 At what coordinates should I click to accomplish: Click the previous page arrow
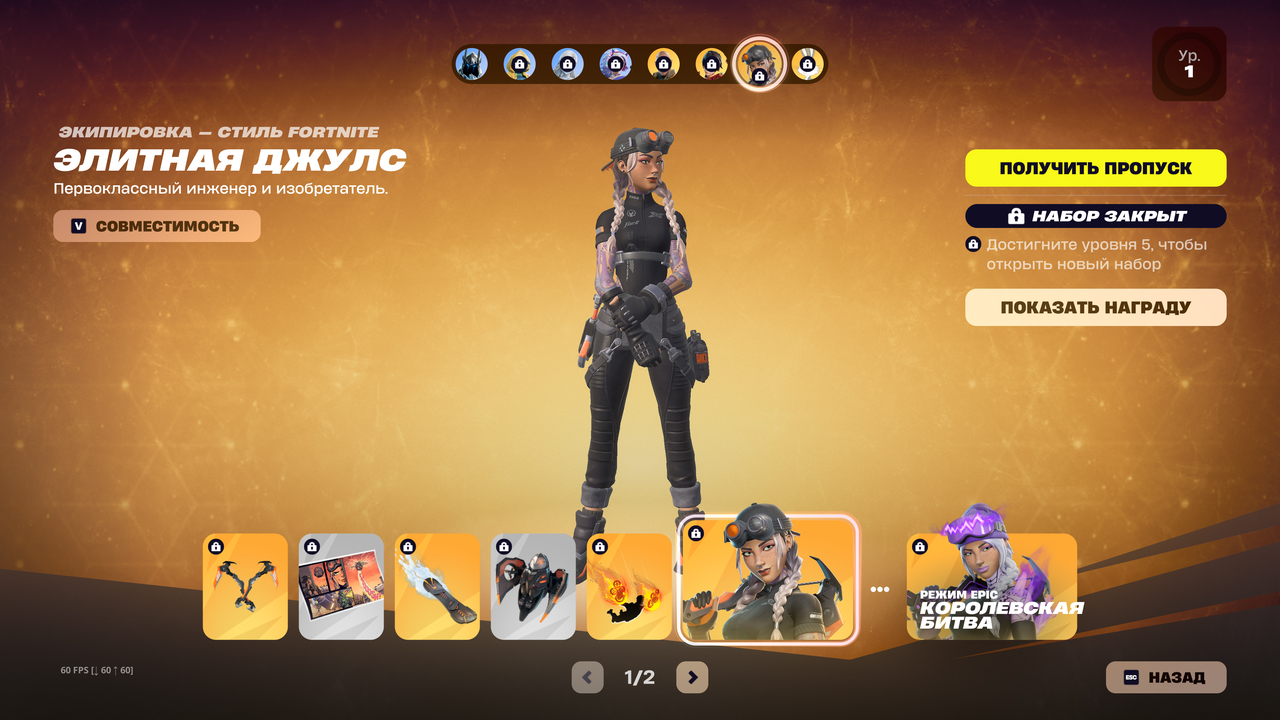pos(587,678)
